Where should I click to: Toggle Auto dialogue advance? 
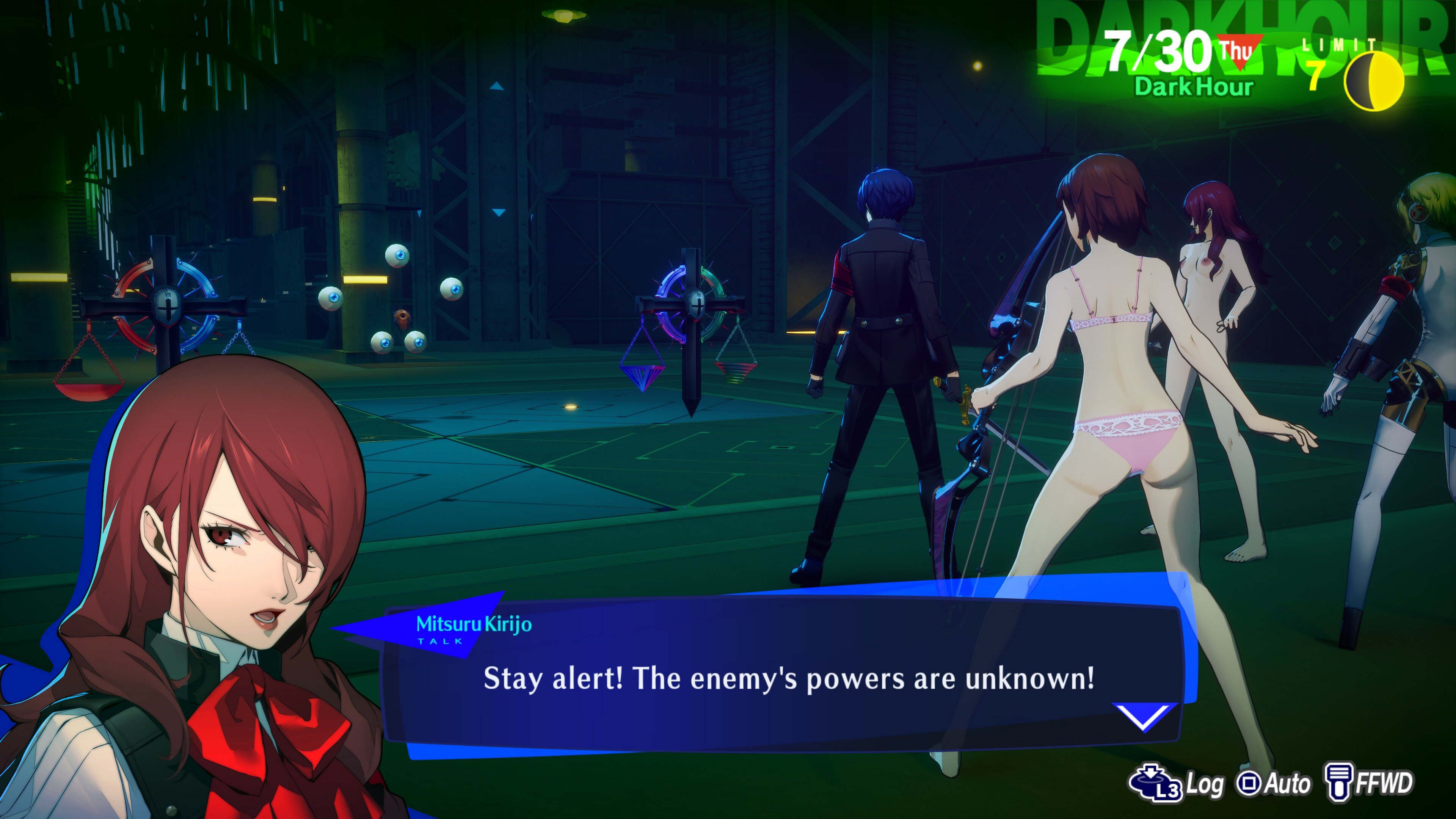1274,783
